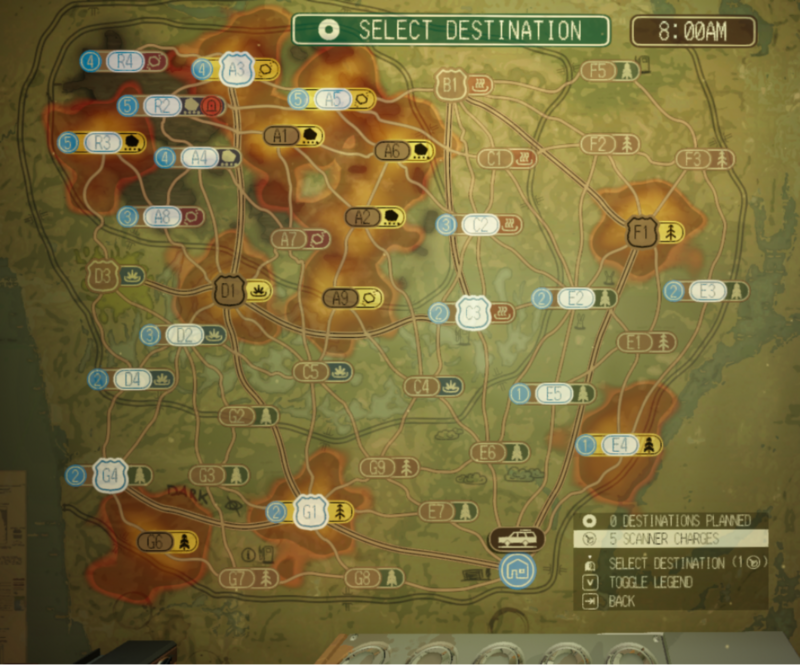Choose the D1 junction marker
This screenshot has height=665, width=800.
pos(229,291)
